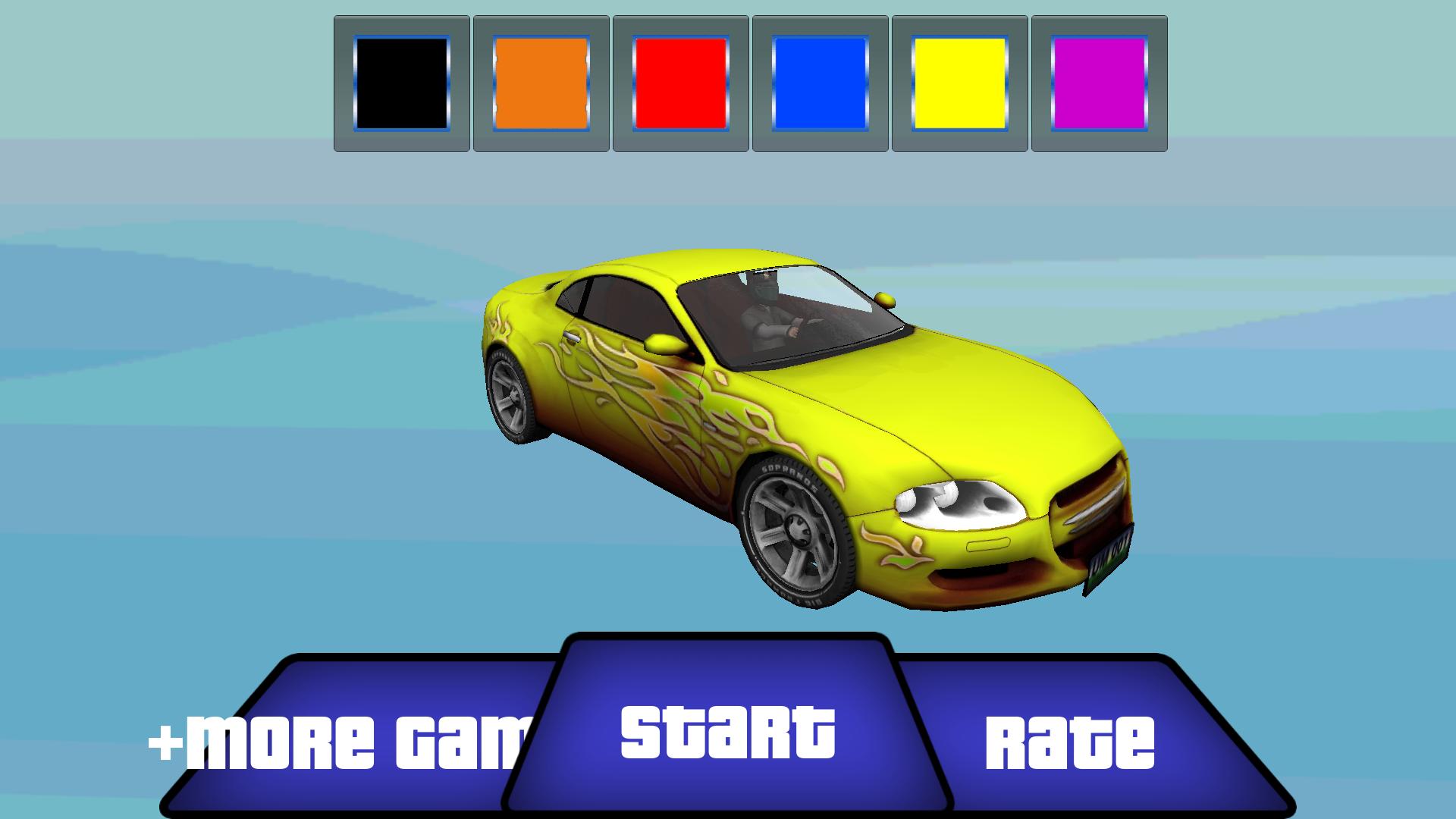Pick the red color swatch
Viewport: 1456px width, 819px height.
click(x=680, y=83)
